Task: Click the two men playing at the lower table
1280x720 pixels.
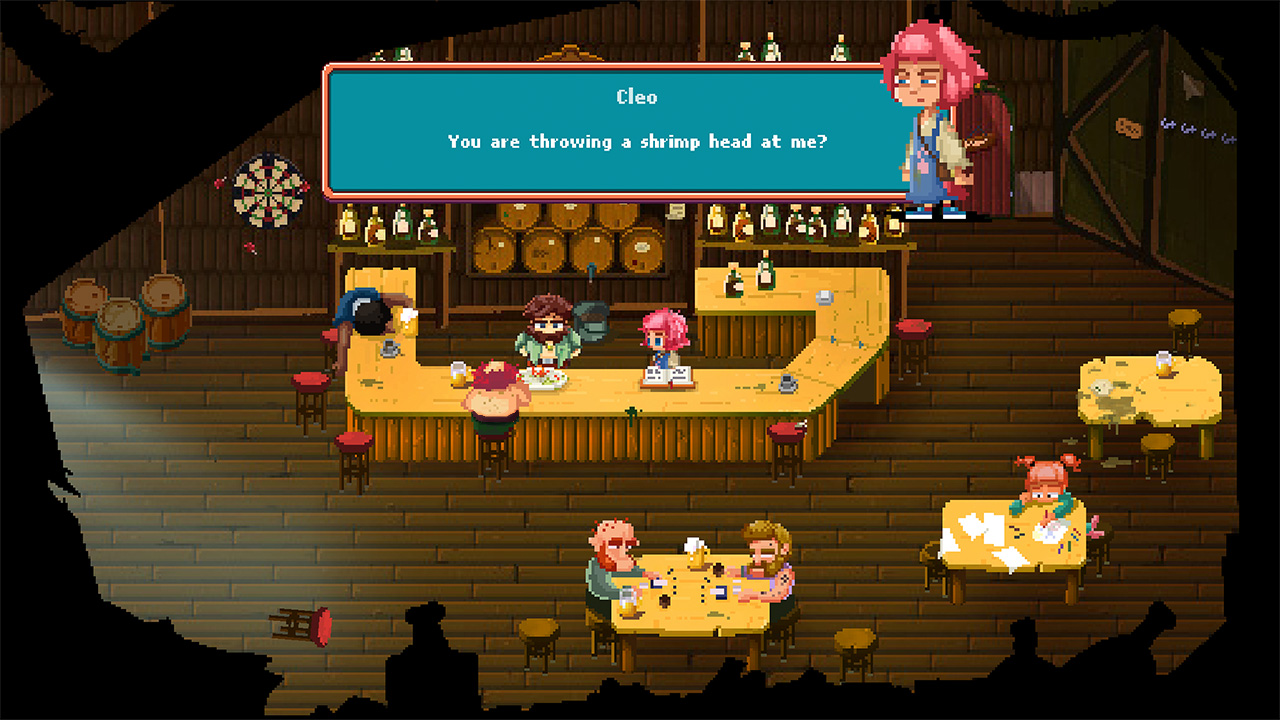Action: (688, 565)
